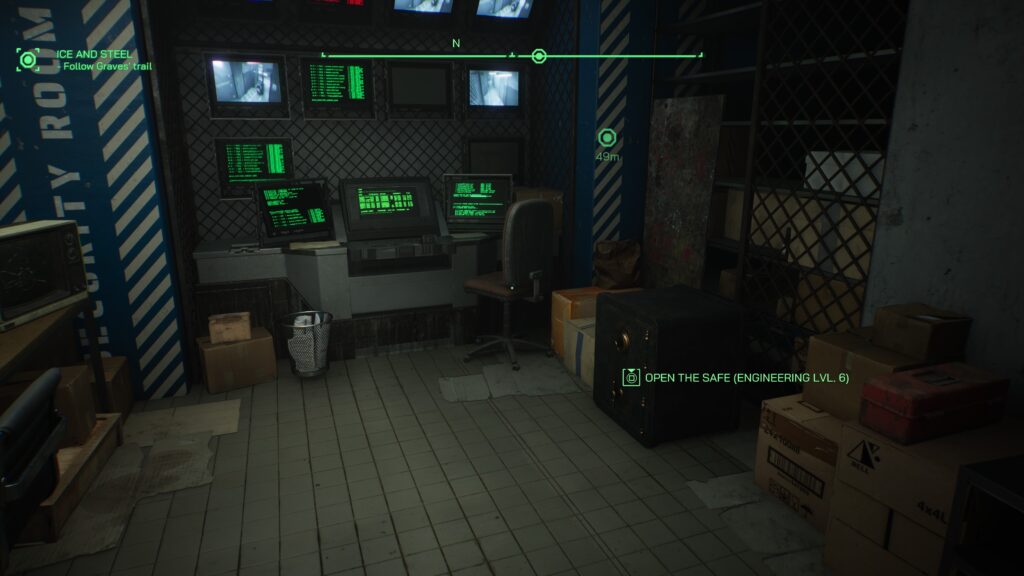Click the objective marker on the compass bar
This screenshot has height=576, width=1024.
[539, 56]
